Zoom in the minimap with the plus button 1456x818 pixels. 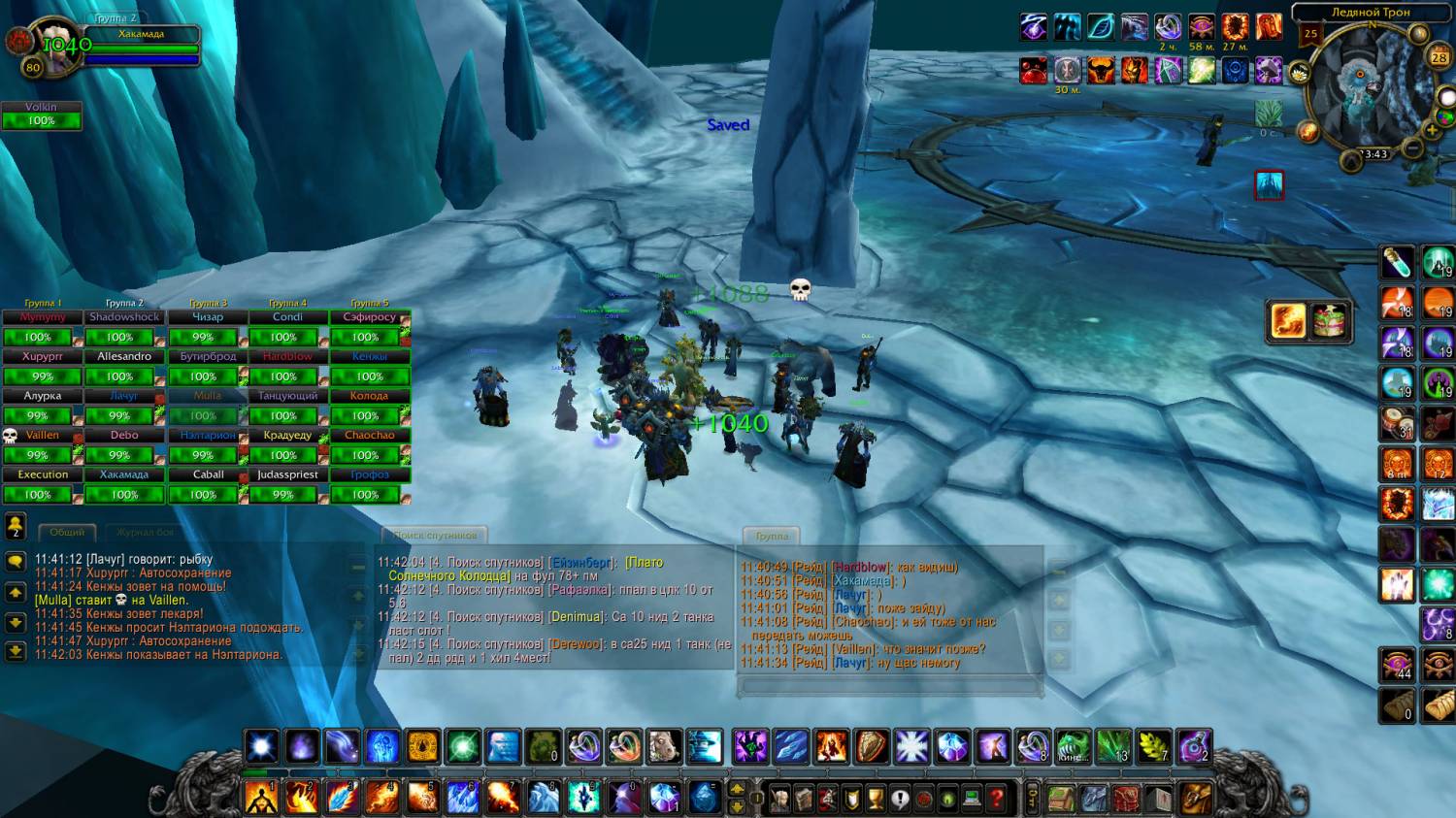pos(1431,130)
